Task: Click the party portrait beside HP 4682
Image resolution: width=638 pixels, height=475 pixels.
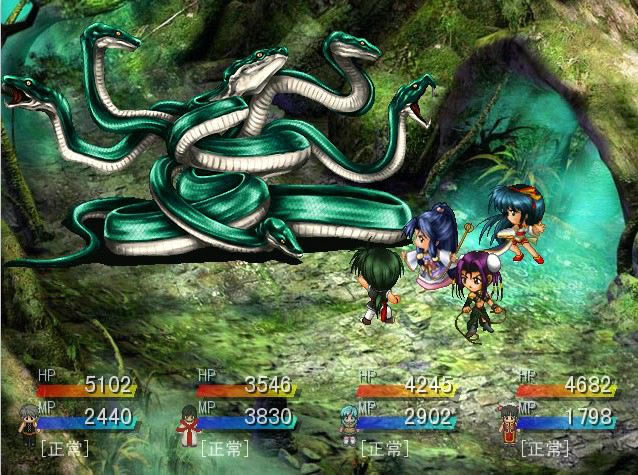Action: click(x=508, y=423)
